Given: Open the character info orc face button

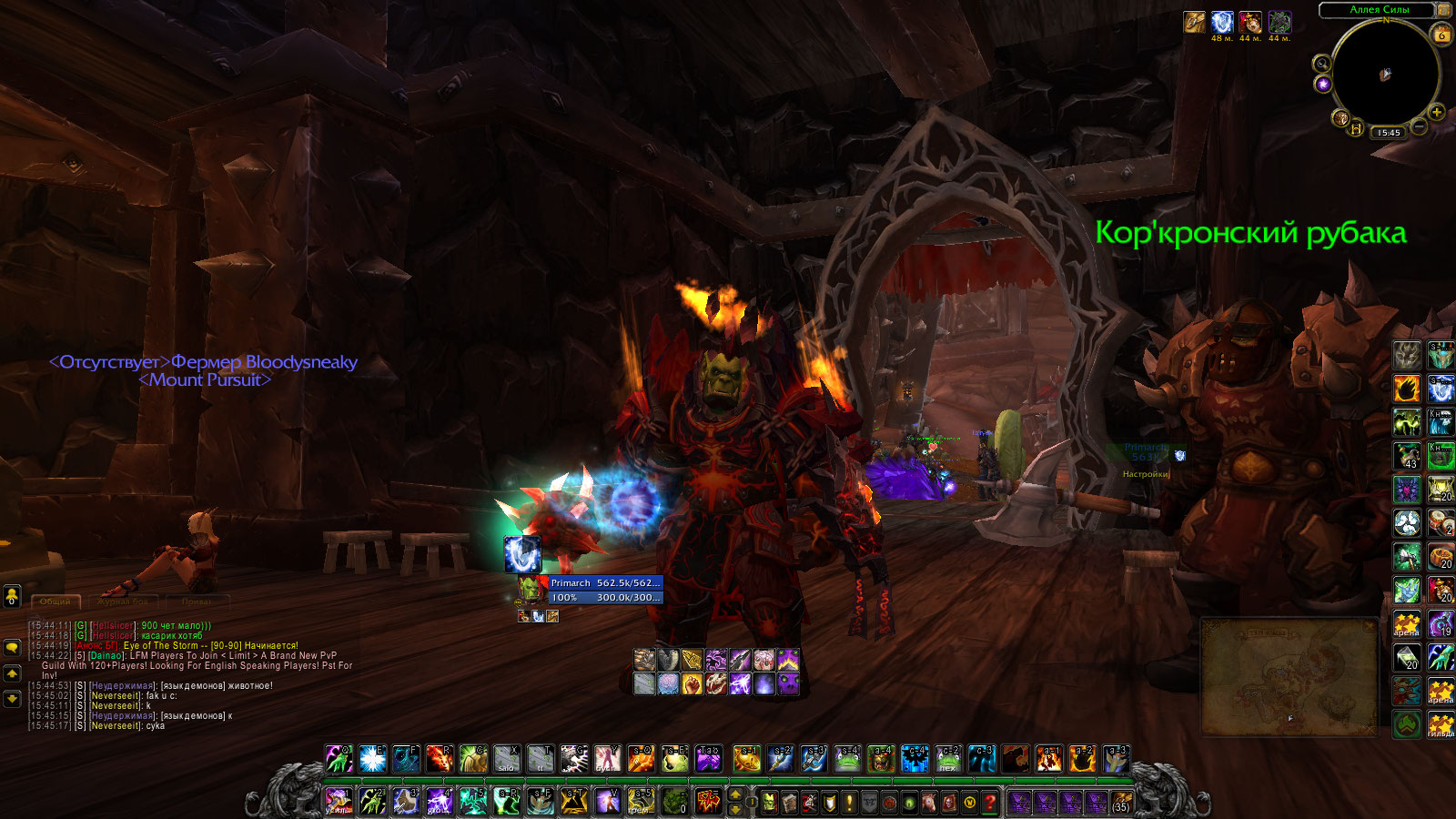Looking at the screenshot, I should [770, 802].
